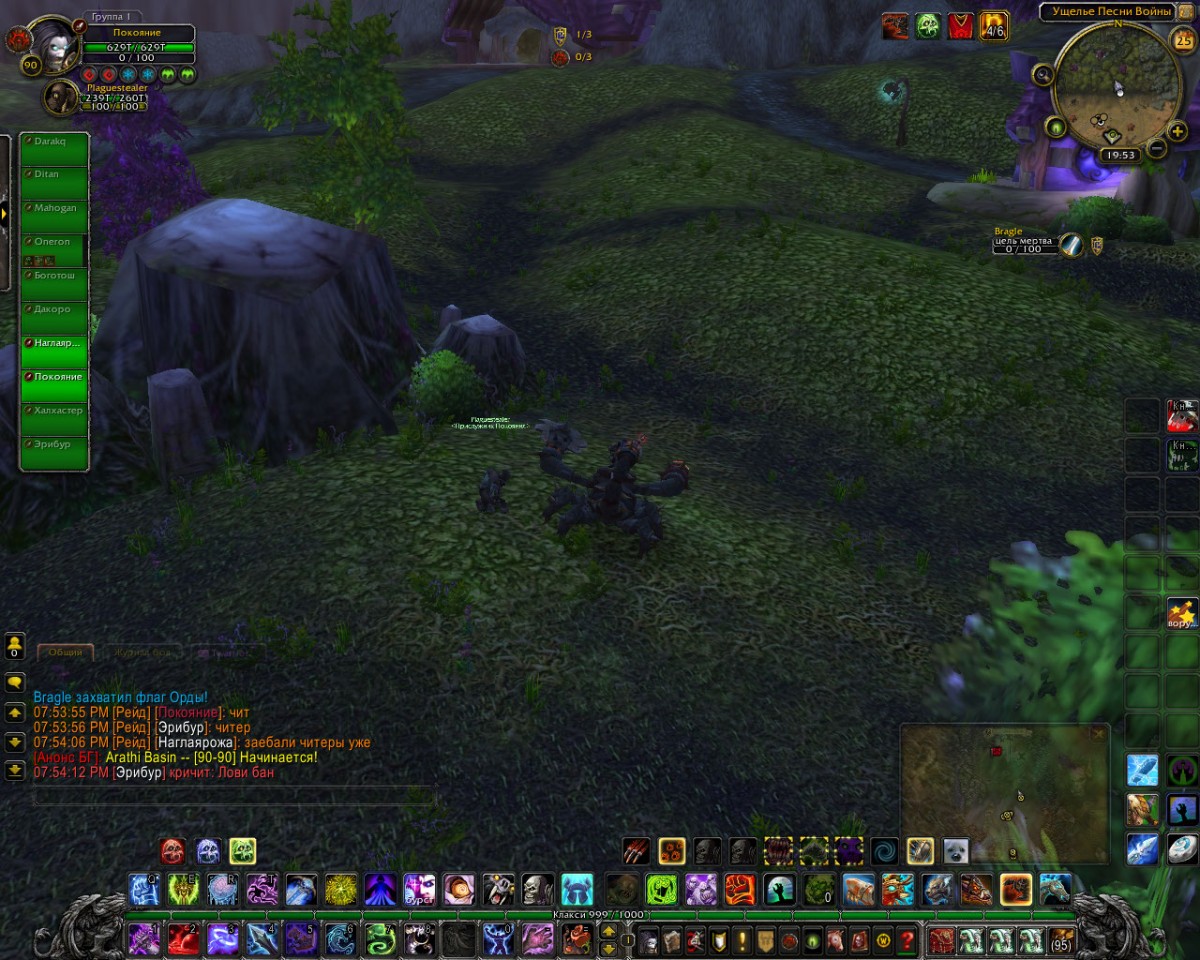
Task: Zoom in on the minimap
Action: (1177, 131)
